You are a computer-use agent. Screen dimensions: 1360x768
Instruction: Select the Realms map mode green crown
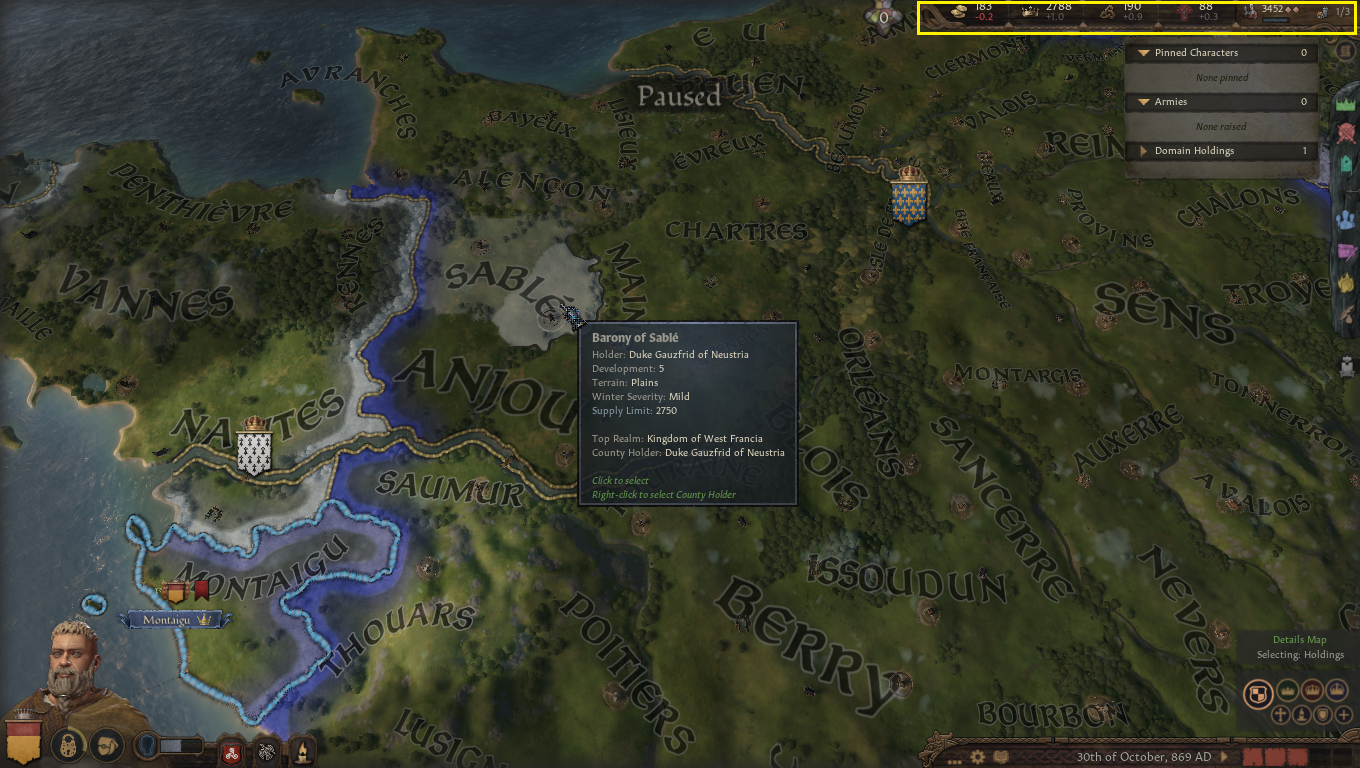pyautogui.click(x=1288, y=690)
